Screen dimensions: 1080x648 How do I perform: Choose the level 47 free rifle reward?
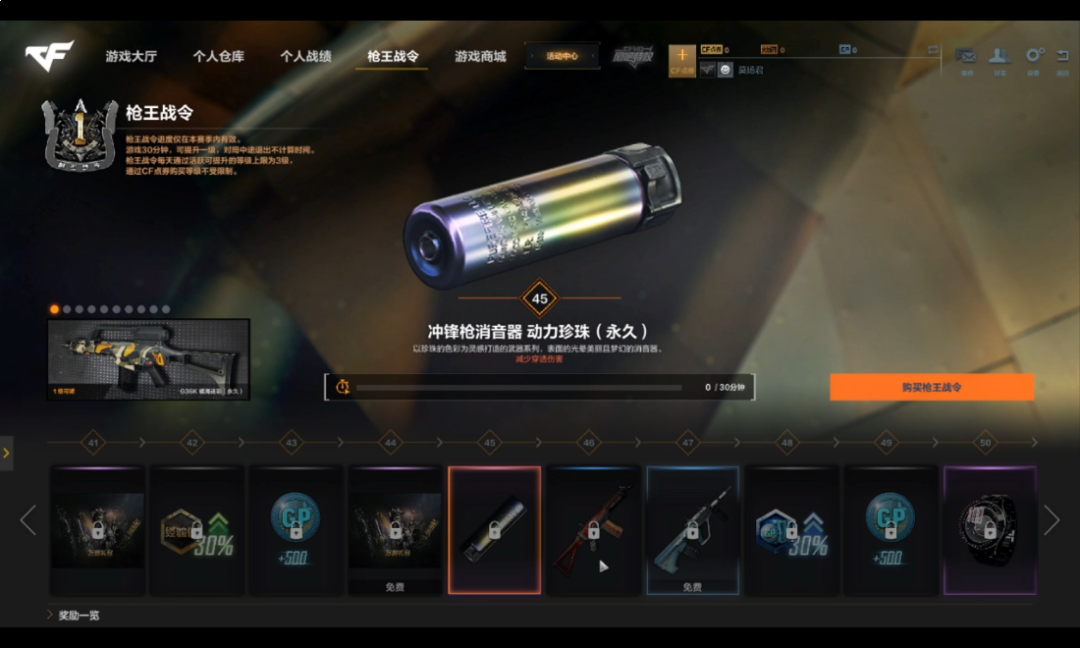click(x=692, y=530)
